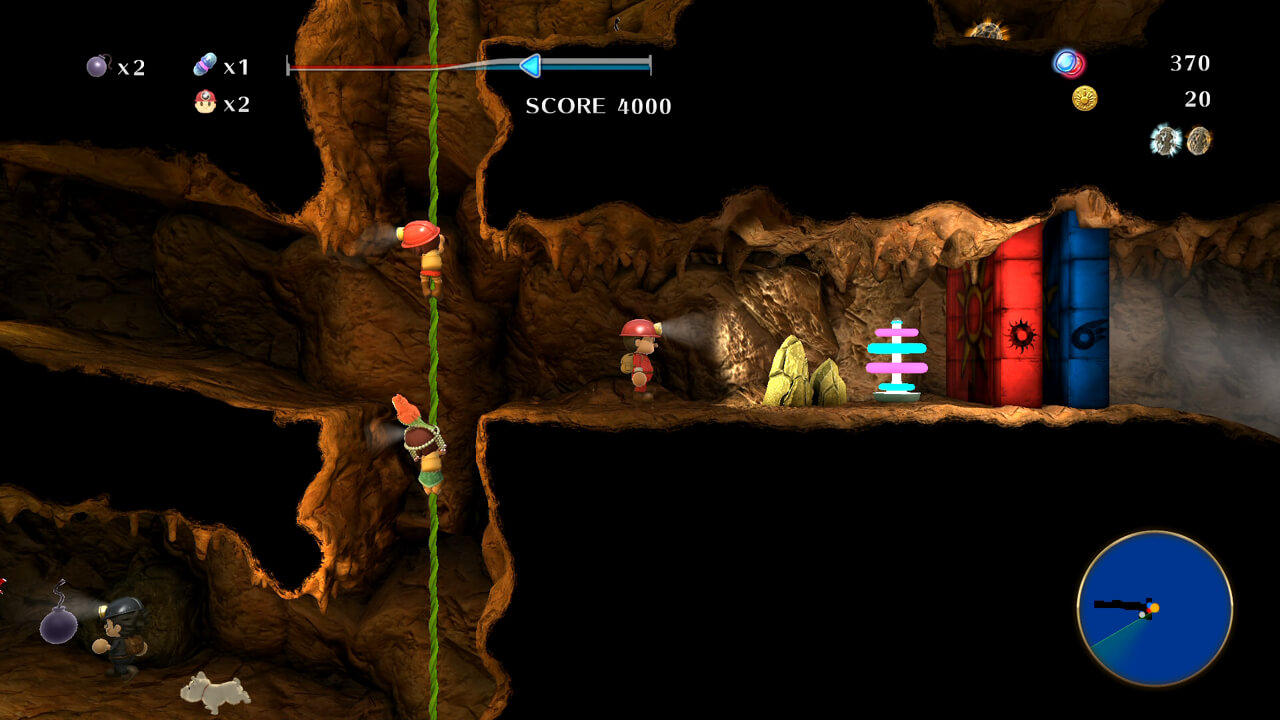This screenshot has width=1280, height=720.
Task: Click the energy capsule item icon
Action: coord(205,63)
